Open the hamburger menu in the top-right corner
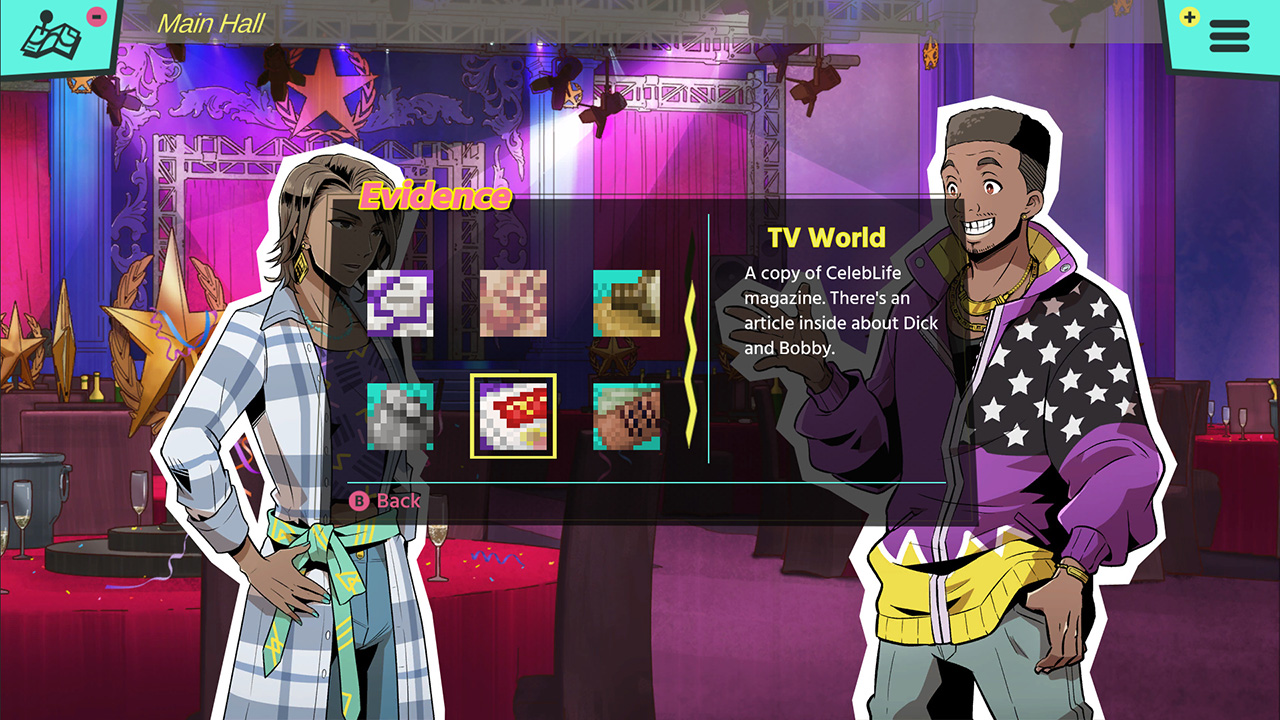 coord(1228,38)
